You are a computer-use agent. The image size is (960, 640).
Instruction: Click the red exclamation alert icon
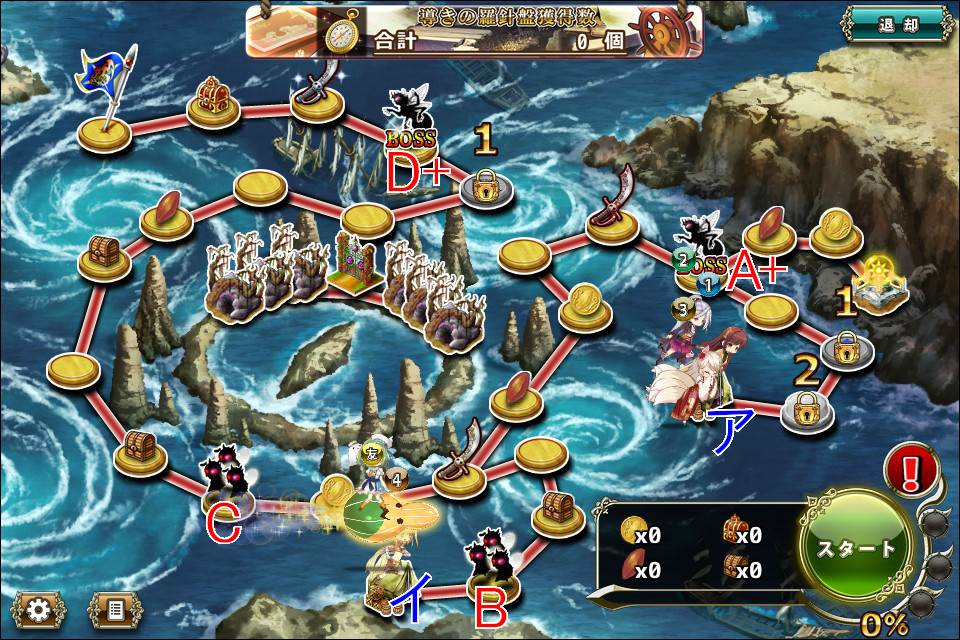[911, 472]
